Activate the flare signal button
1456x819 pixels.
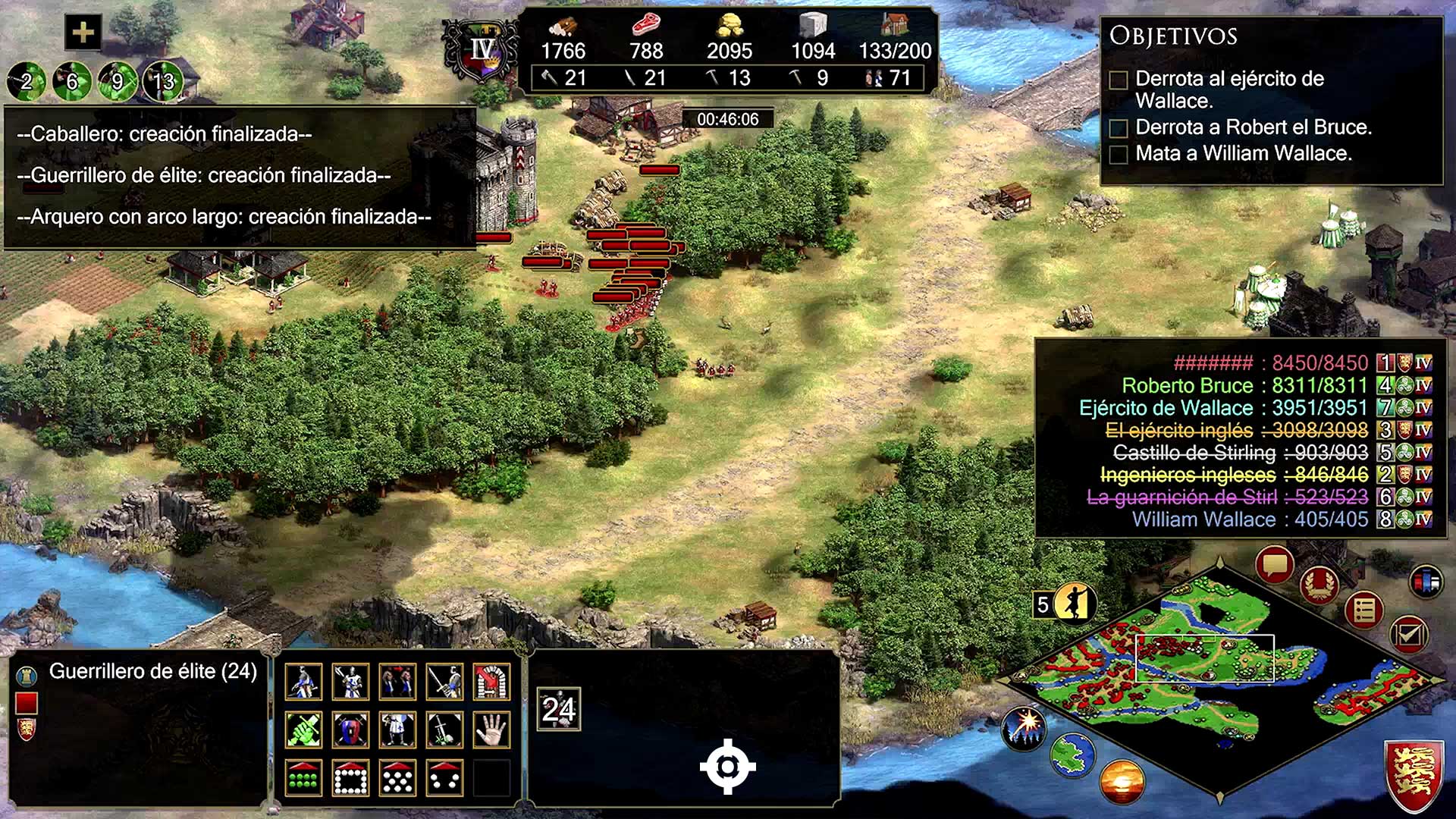point(1025,727)
